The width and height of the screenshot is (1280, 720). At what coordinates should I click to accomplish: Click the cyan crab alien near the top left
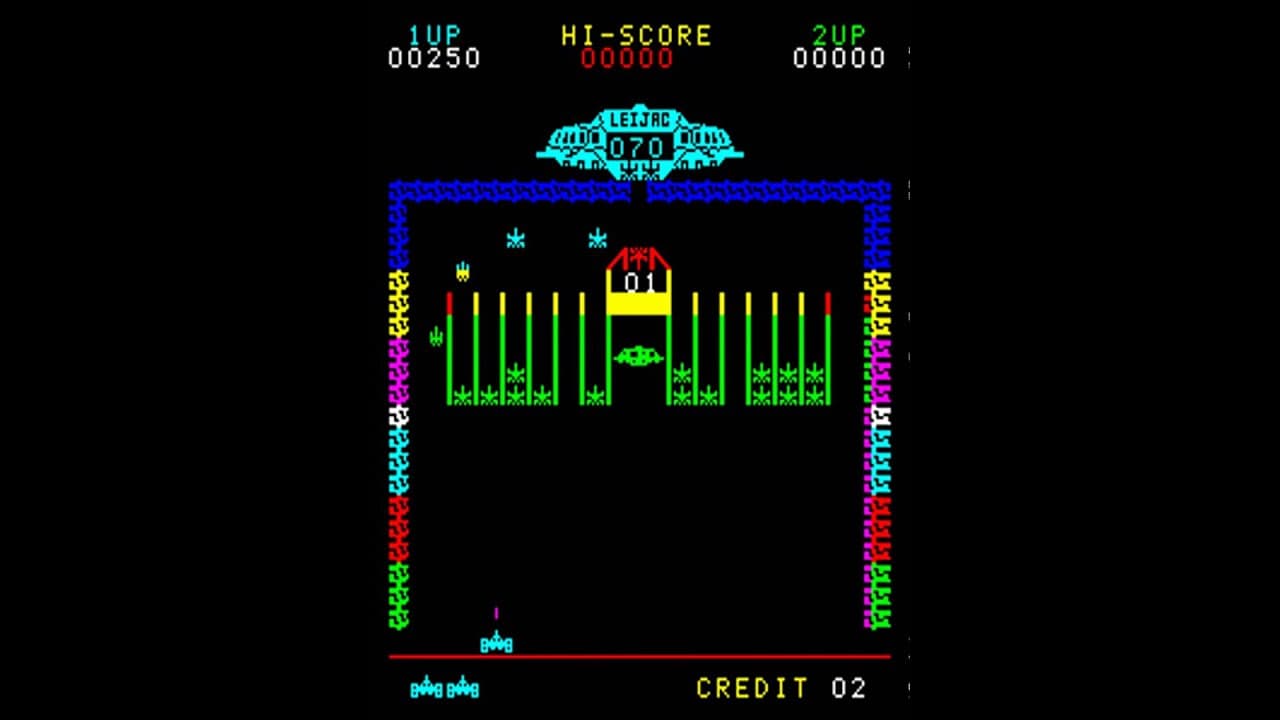tap(513, 238)
